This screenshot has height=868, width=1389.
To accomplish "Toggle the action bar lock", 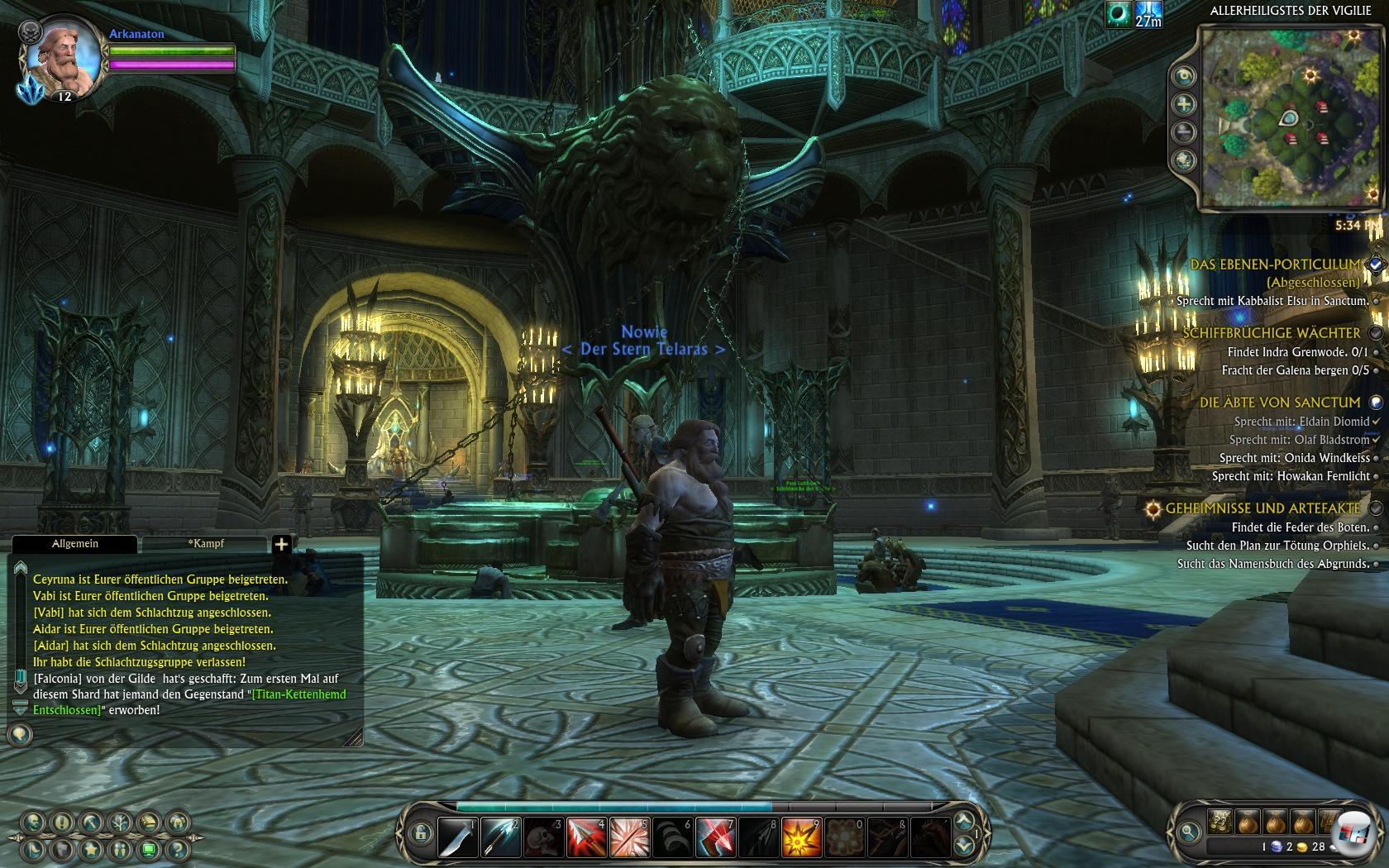I will (x=420, y=833).
